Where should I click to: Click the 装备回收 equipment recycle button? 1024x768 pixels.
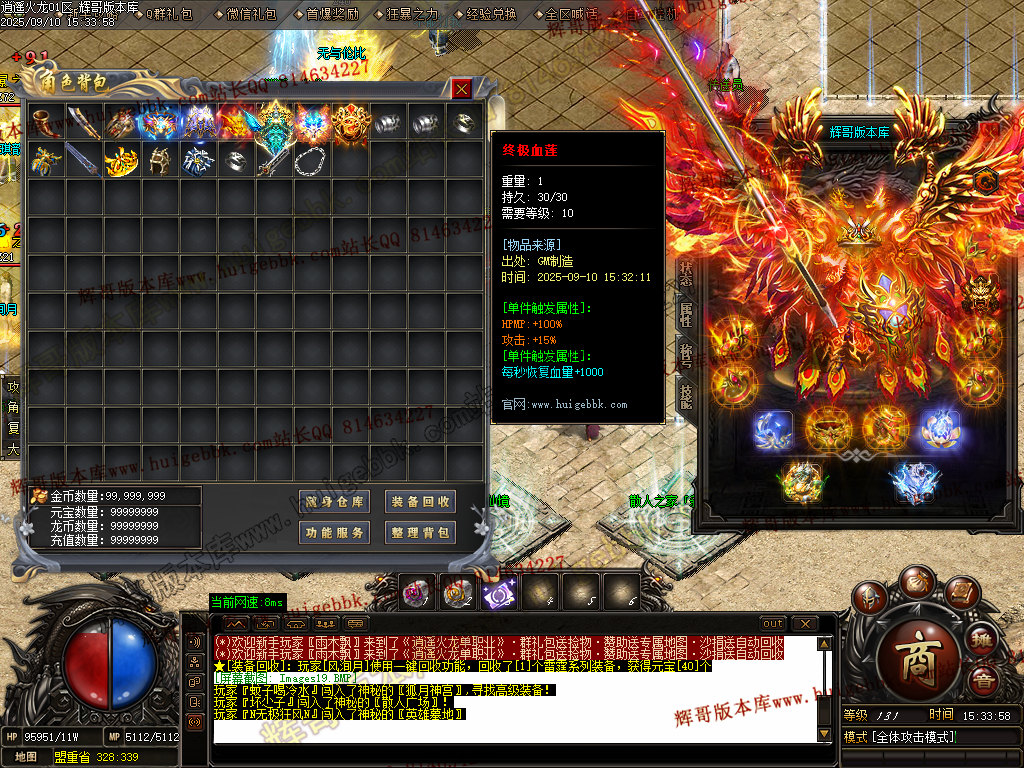[x=421, y=502]
